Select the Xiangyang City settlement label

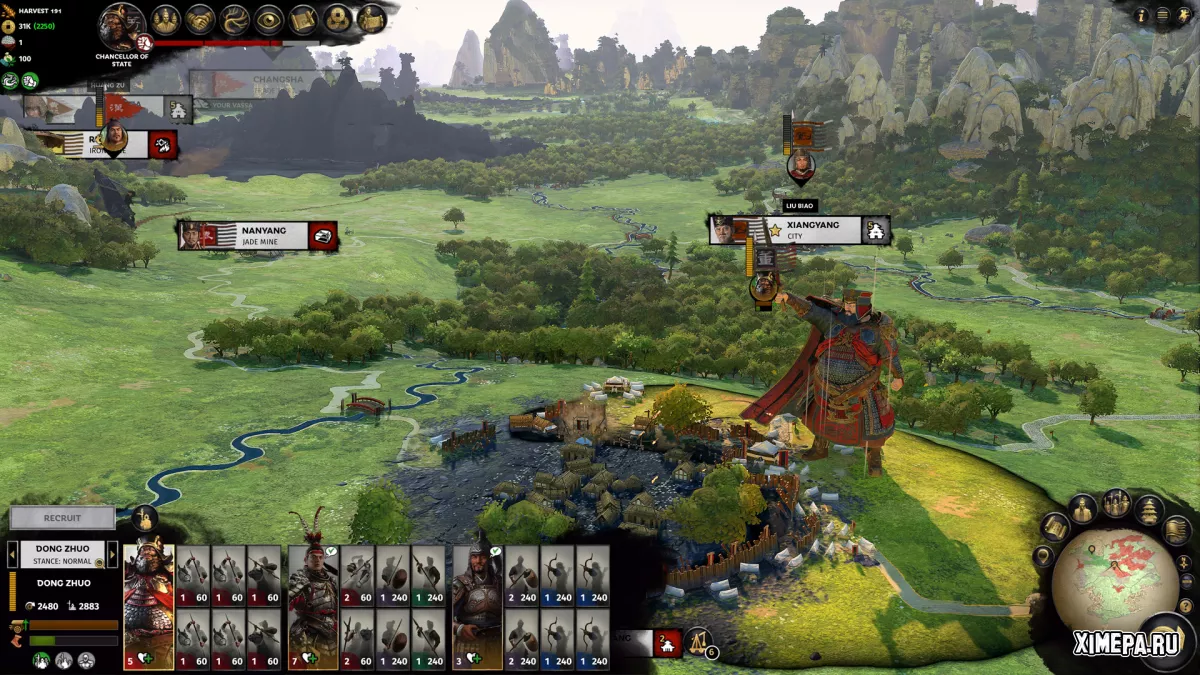(810, 230)
